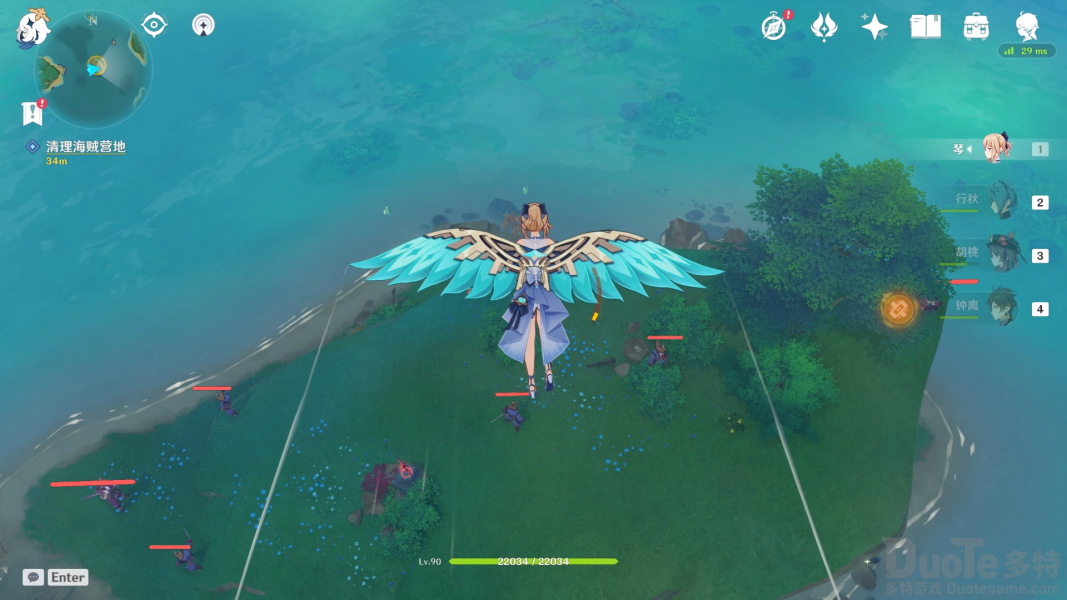Switch to party member 行秋
This screenshot has height=600, width=1067.
coord(1000,201)
